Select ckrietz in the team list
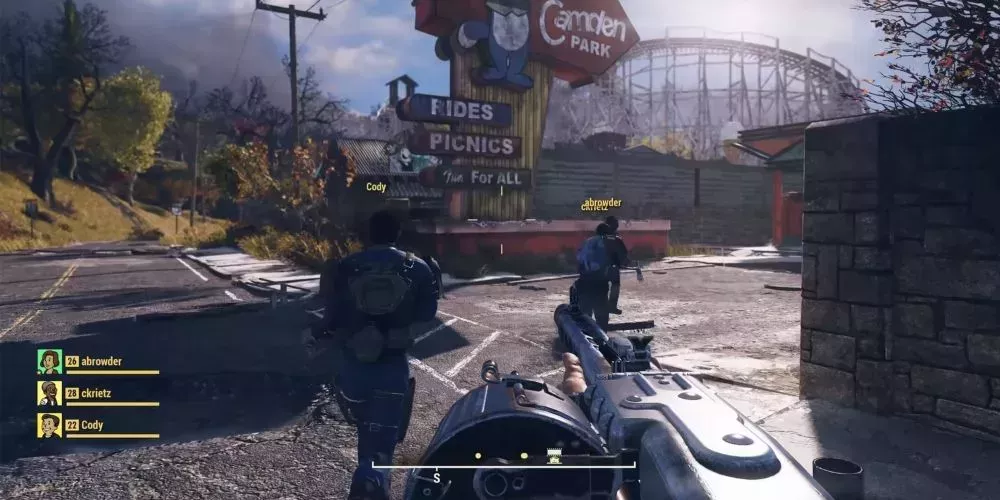 click(x=98, y=394)
